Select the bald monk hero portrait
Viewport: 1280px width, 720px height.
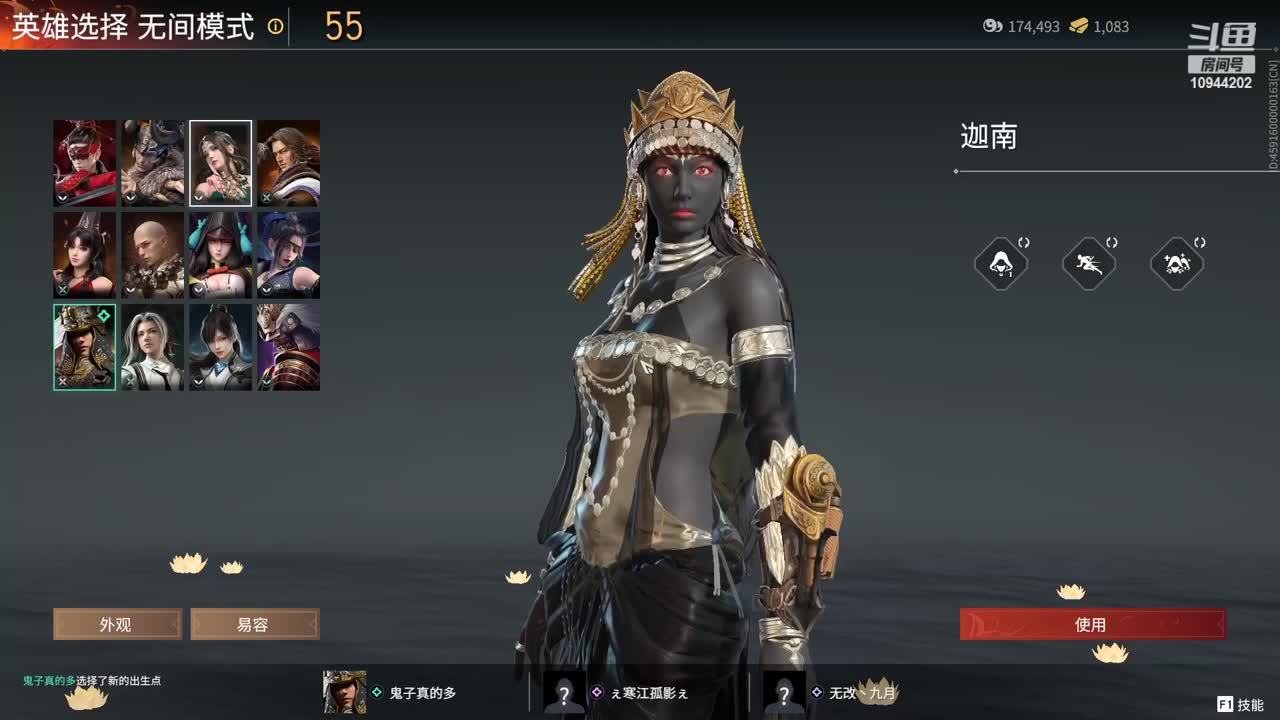153,254
